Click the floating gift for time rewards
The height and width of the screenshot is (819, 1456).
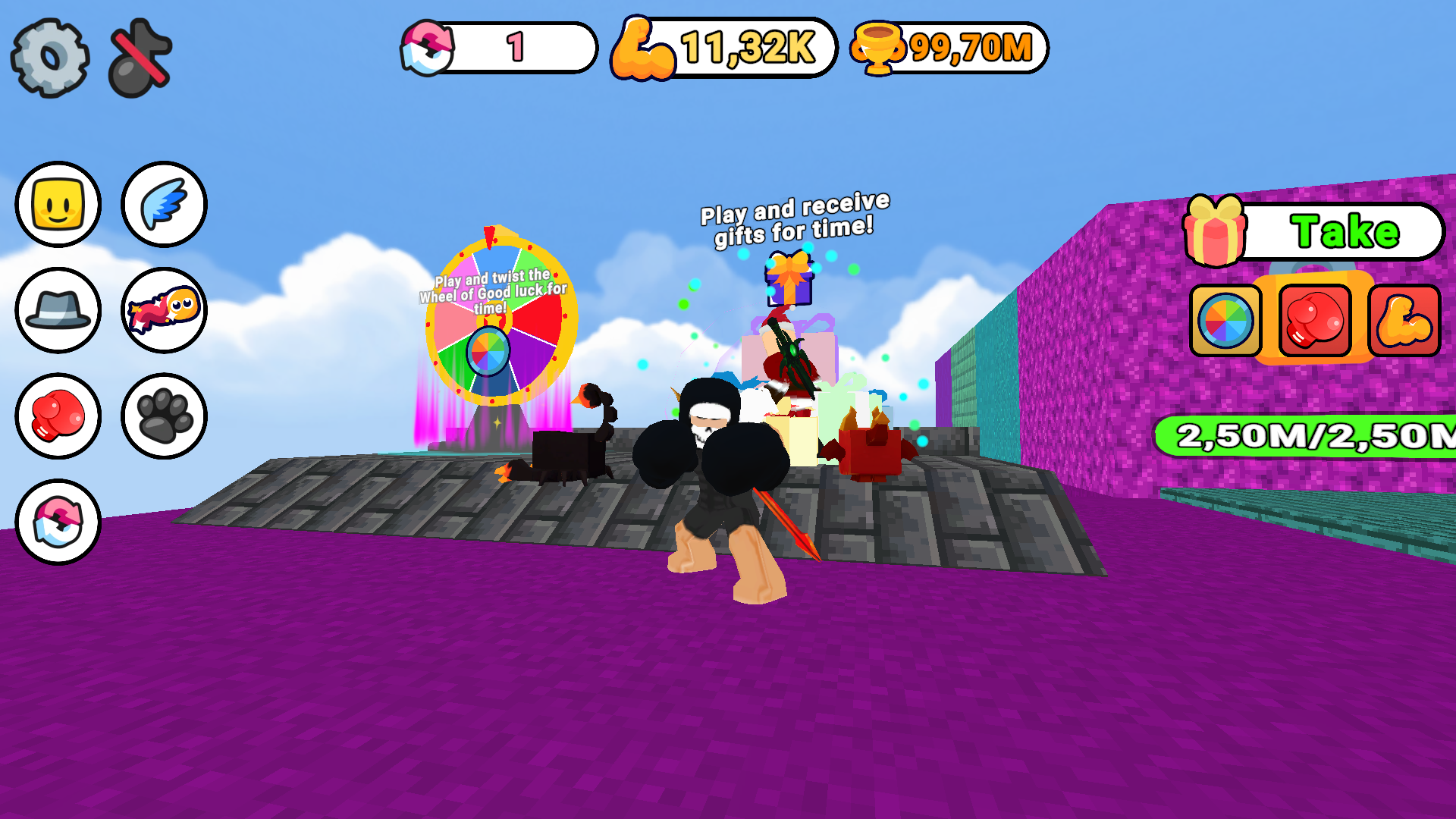[x=789, y=281]
